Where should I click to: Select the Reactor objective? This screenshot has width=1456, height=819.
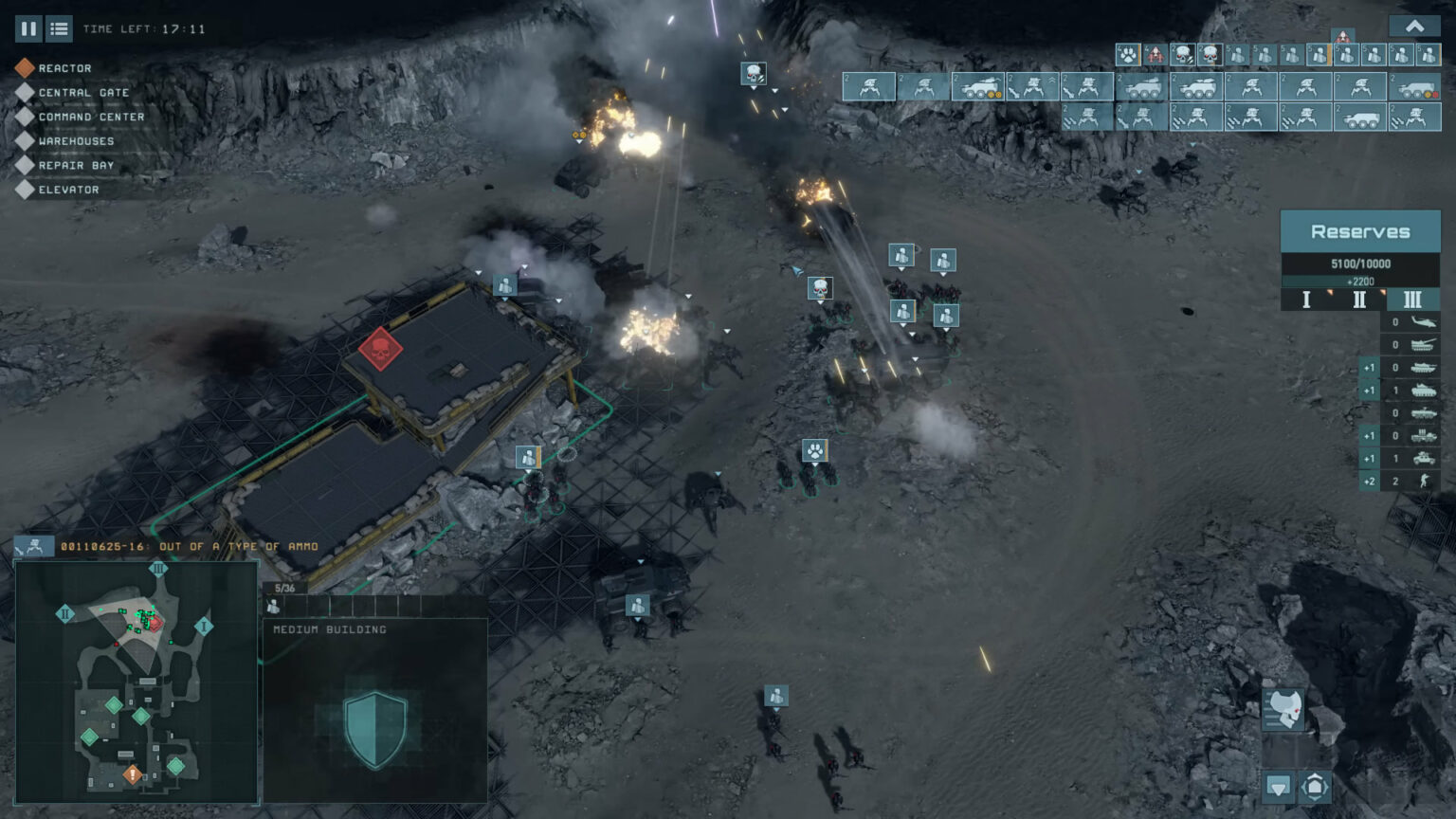pyautogui.click(x=63, y=67)
